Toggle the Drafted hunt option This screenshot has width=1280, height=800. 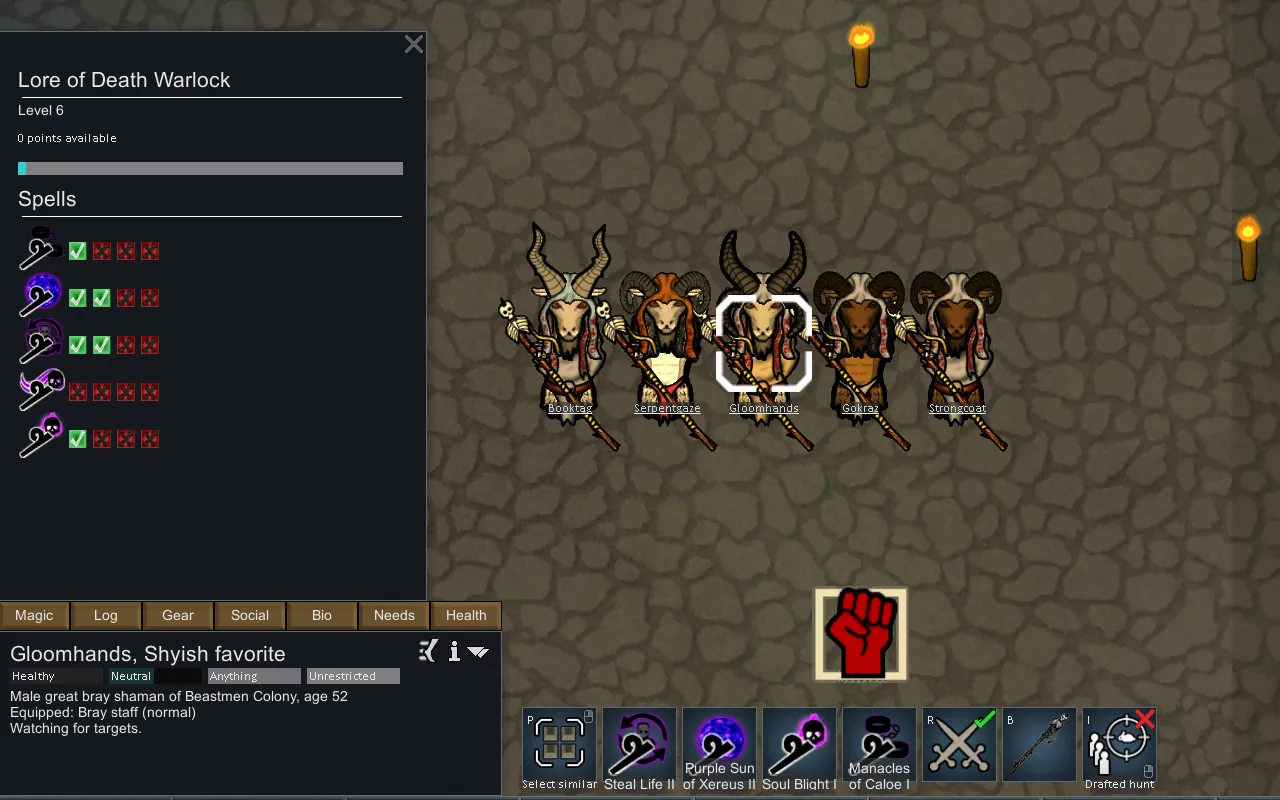point(1120,745)
